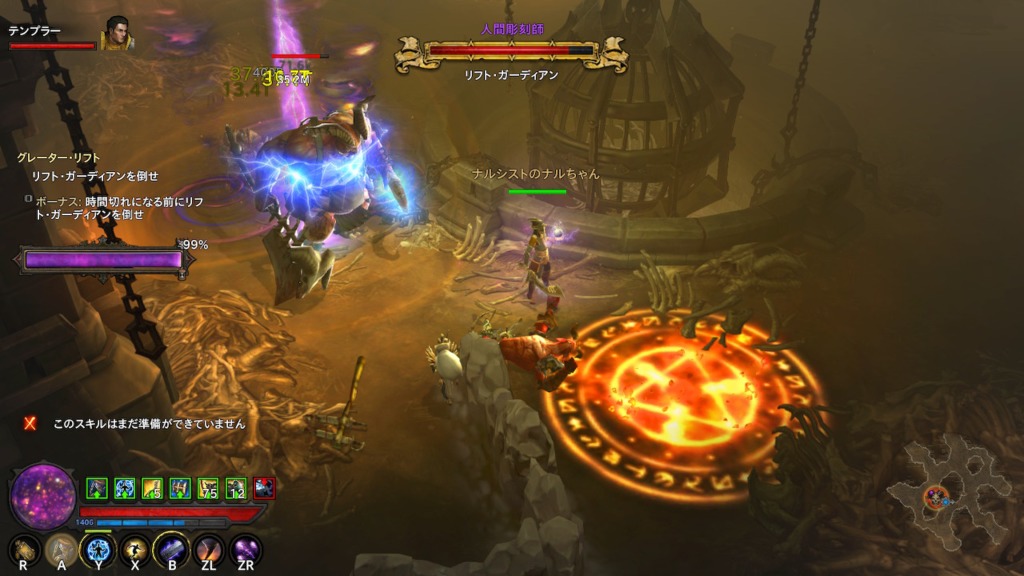Check the buff icon with 5 stacks
The height and width of the screenshot is (576, 1024).
[152, 488]
